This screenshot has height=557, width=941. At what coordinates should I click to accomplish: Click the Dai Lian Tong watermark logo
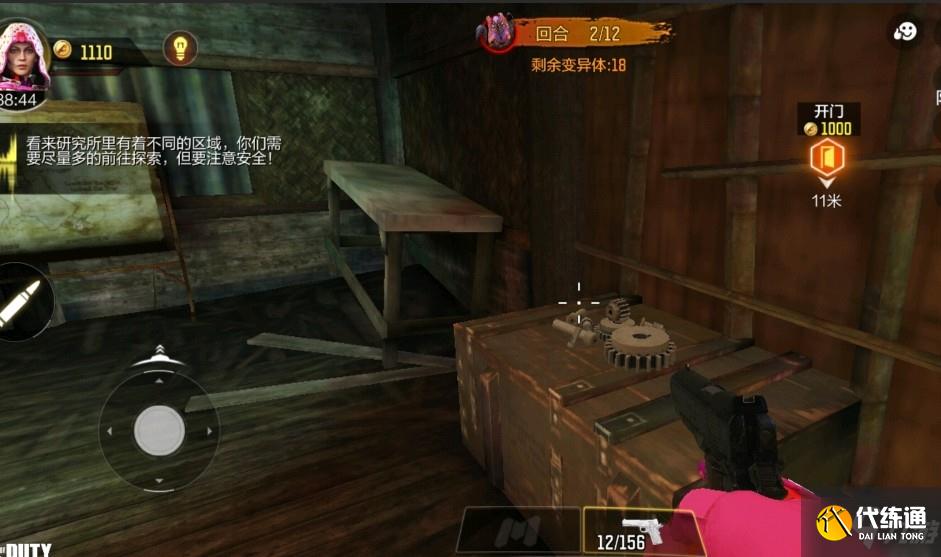click(872, 523)
